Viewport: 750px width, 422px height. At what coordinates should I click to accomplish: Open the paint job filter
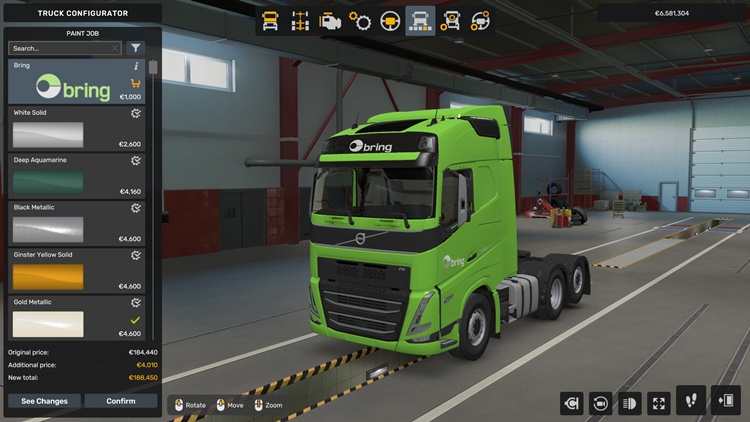tap(136, 48)
